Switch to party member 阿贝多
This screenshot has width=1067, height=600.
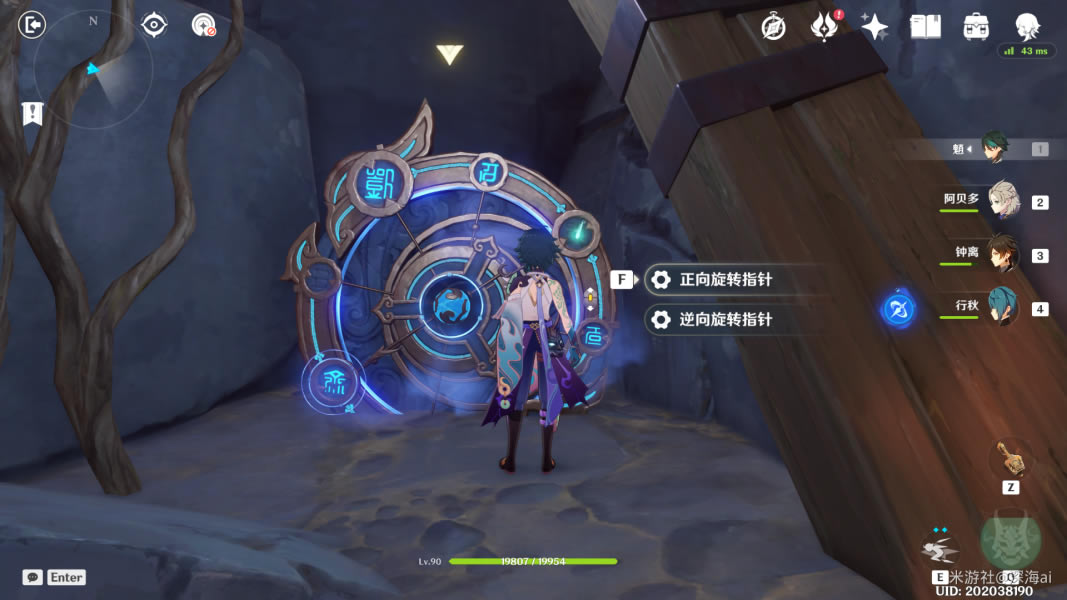1002,200
